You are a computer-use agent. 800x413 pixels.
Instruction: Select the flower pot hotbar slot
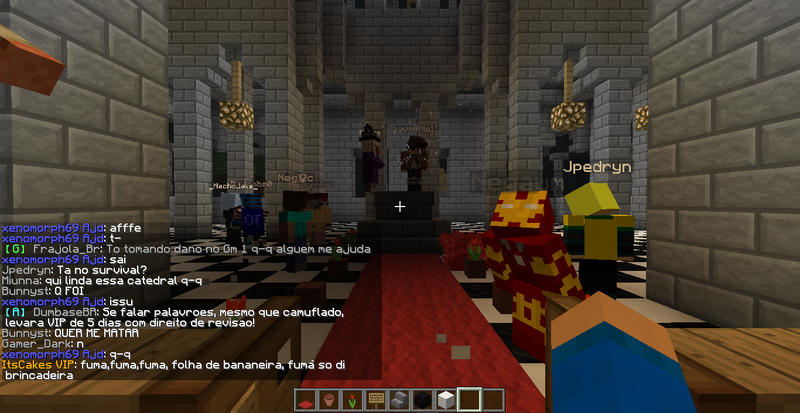329,402
